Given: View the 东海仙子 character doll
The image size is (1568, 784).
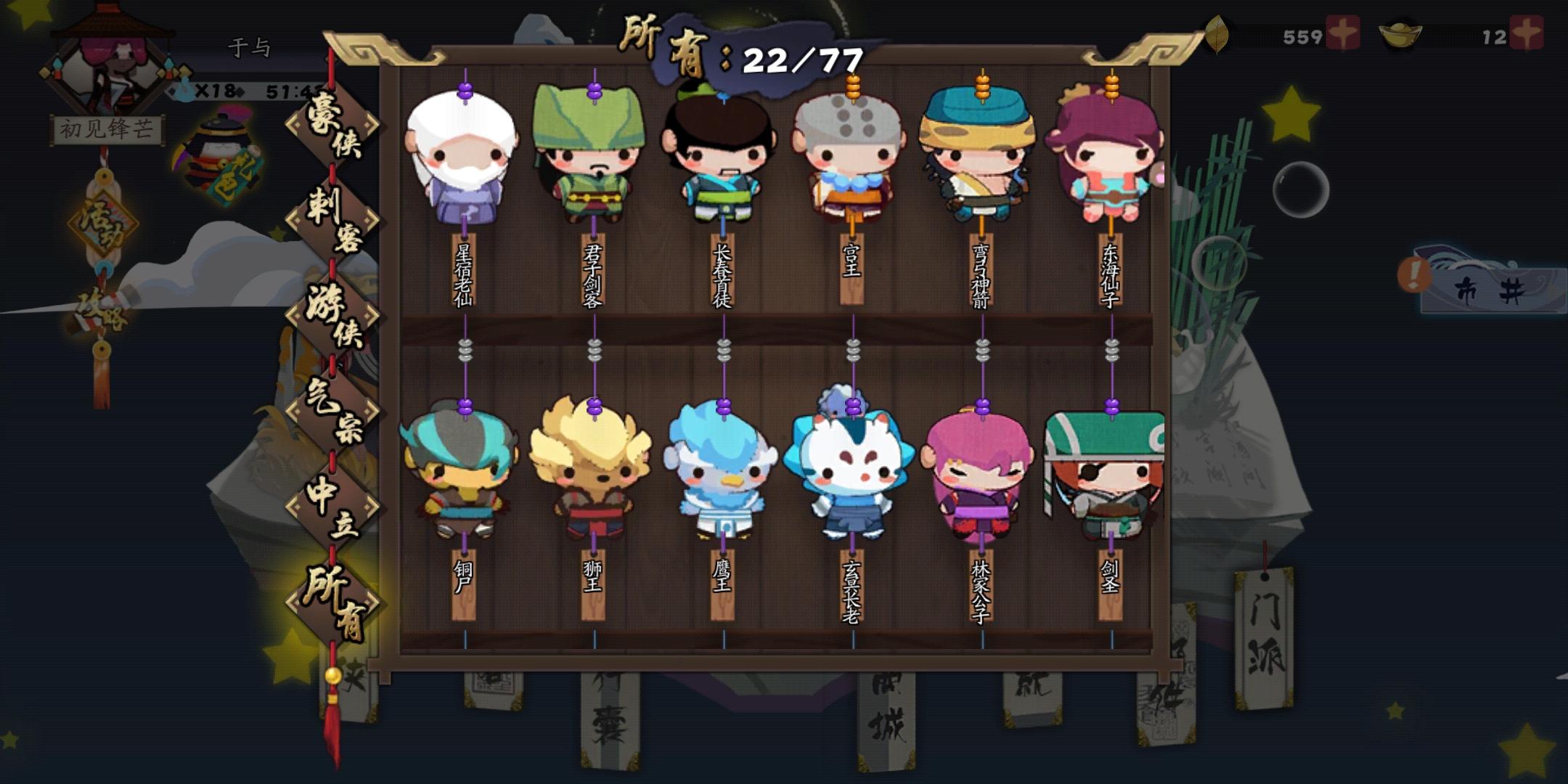Looking at the screenshot, I should click(1109, 160).
